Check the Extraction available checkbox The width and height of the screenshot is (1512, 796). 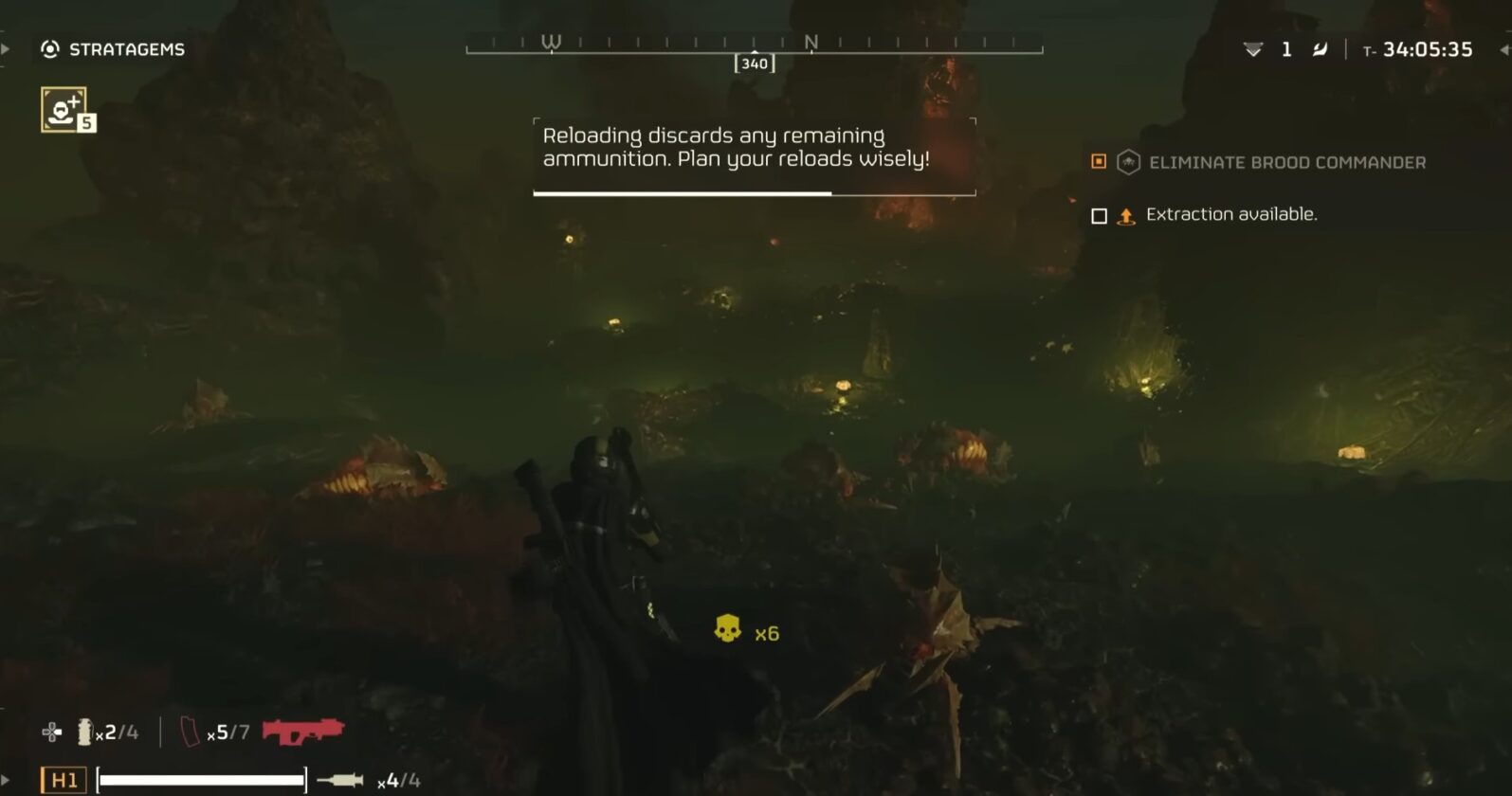pos(1099,214)
